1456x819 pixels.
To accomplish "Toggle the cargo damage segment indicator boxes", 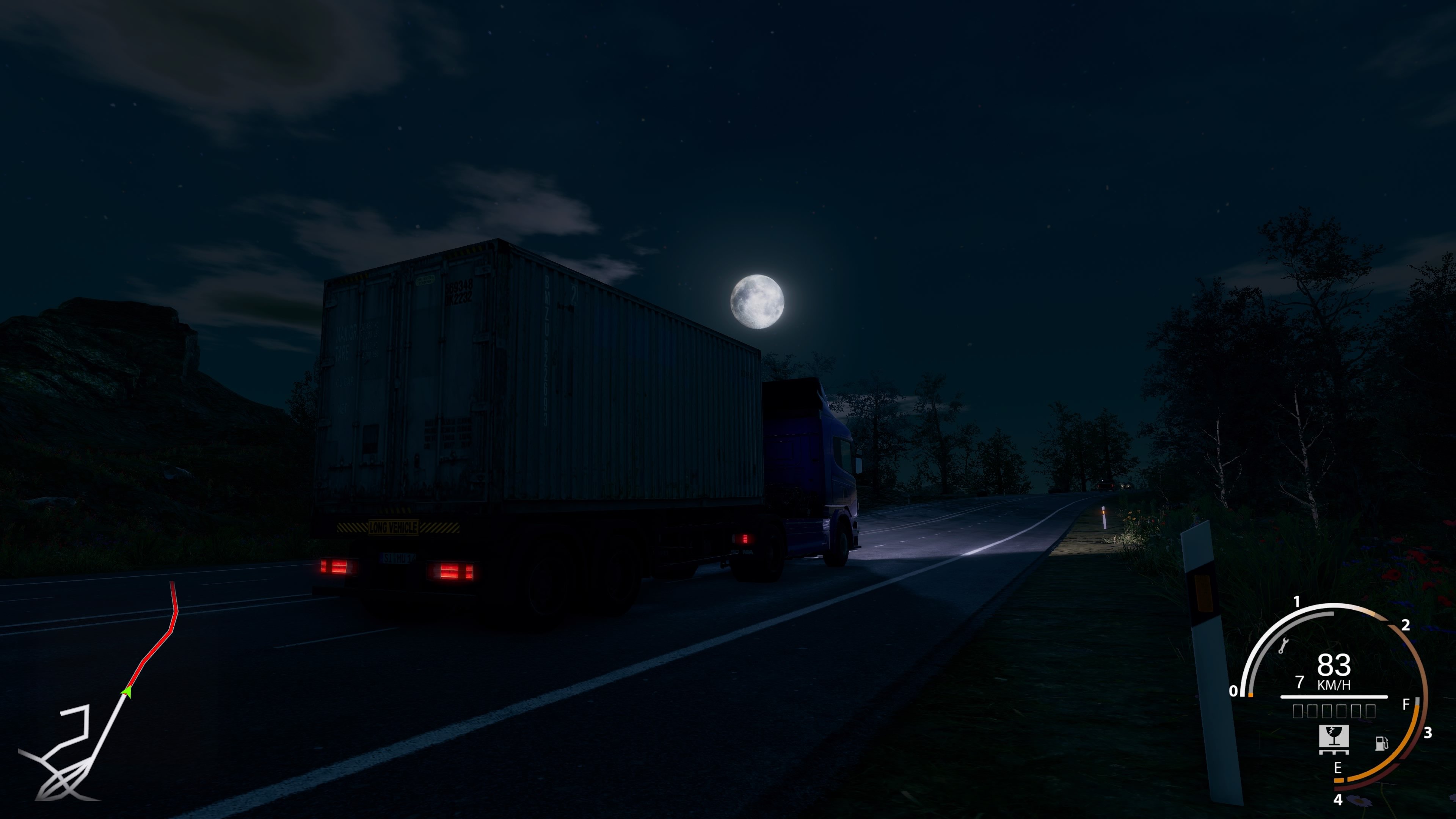I will click(x=1334, y=712).
